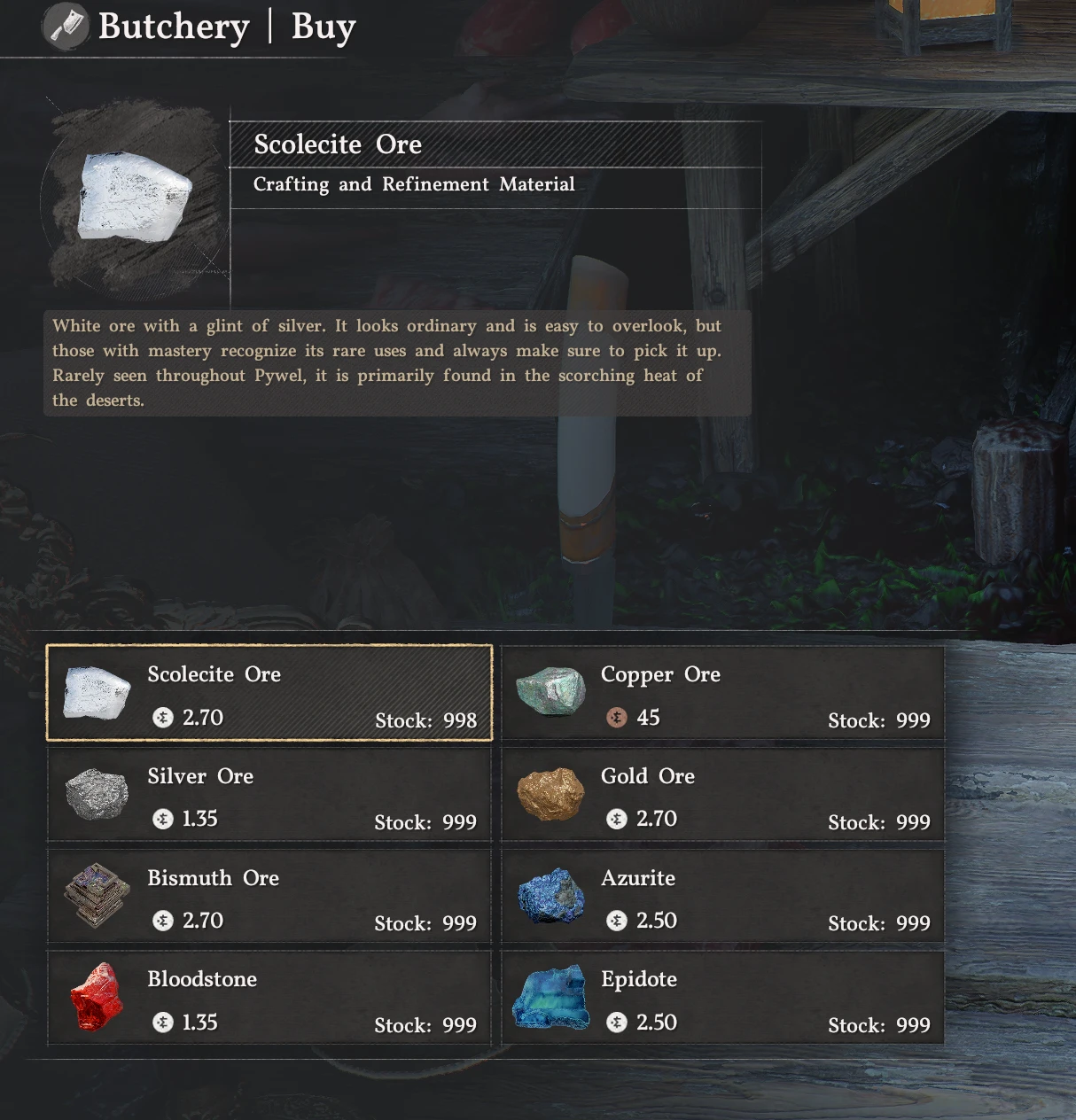This screenshot has height=1120, width=1076.
Task: Choose the Azurite shop entry
Action: click(722, 896)
